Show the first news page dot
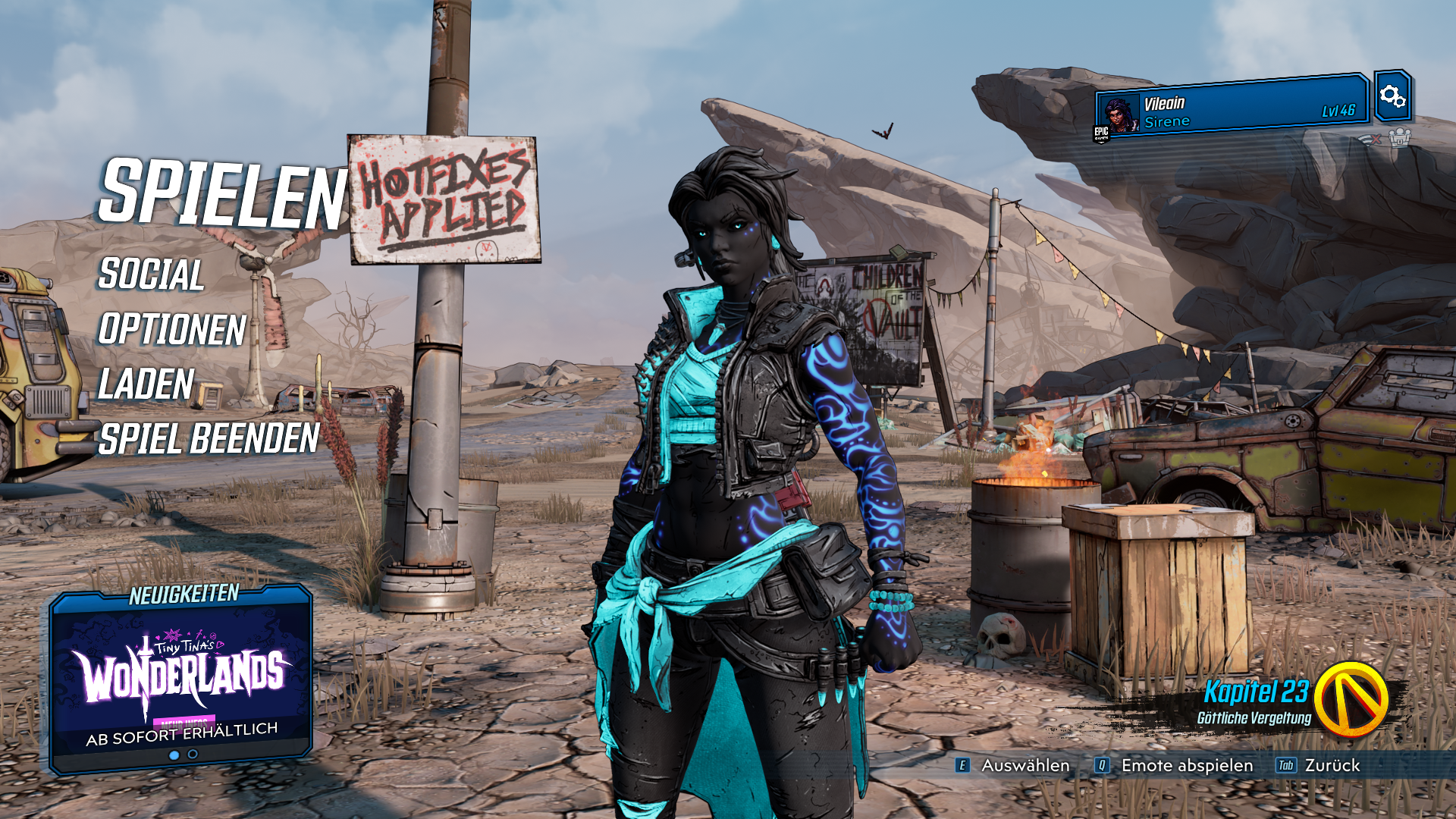The width and height of the screenshot is (1456, 819). click(174, 755)
